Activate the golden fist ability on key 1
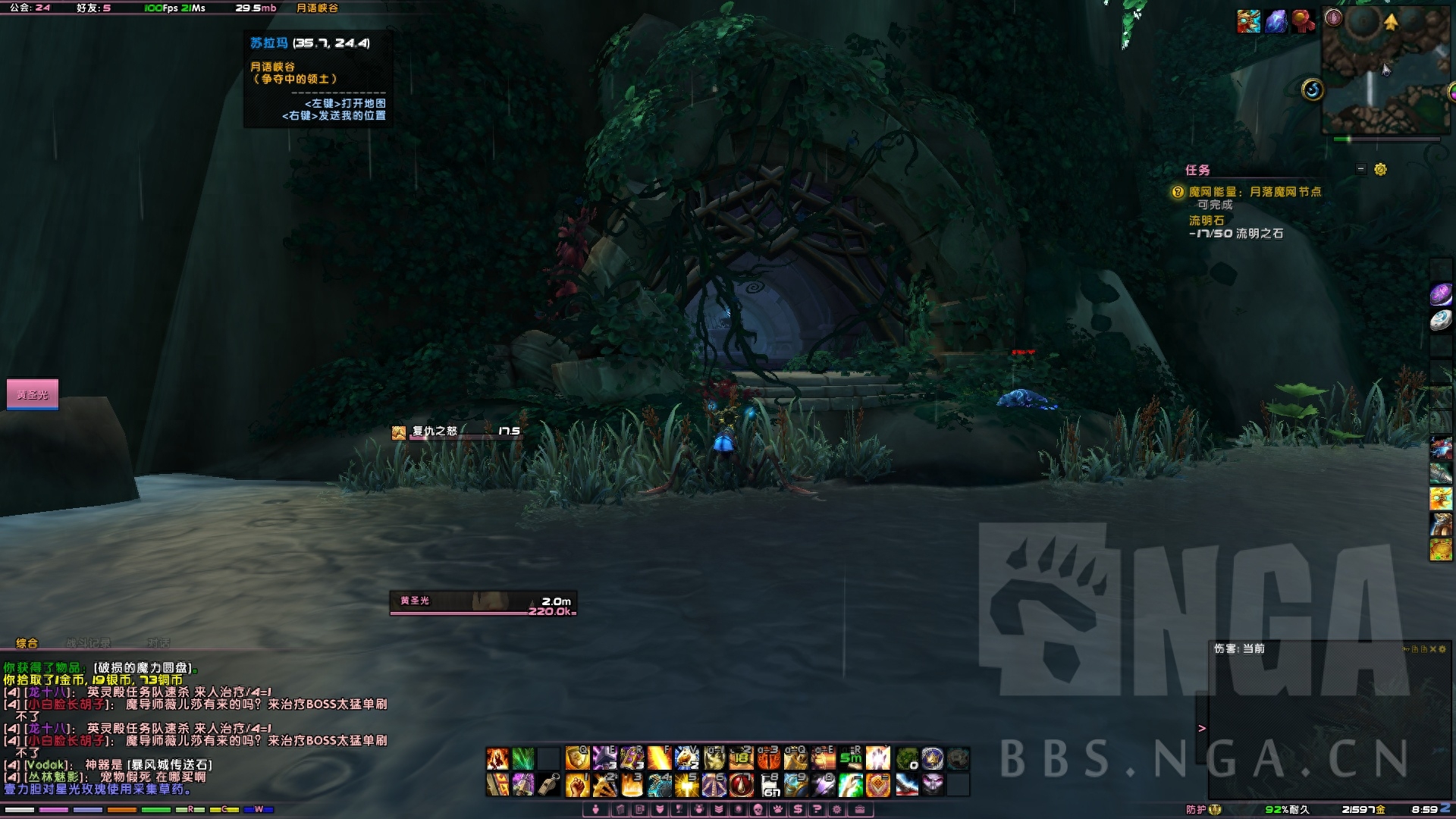Viewport: 1456px width, 819px height. tap(577, 785)
